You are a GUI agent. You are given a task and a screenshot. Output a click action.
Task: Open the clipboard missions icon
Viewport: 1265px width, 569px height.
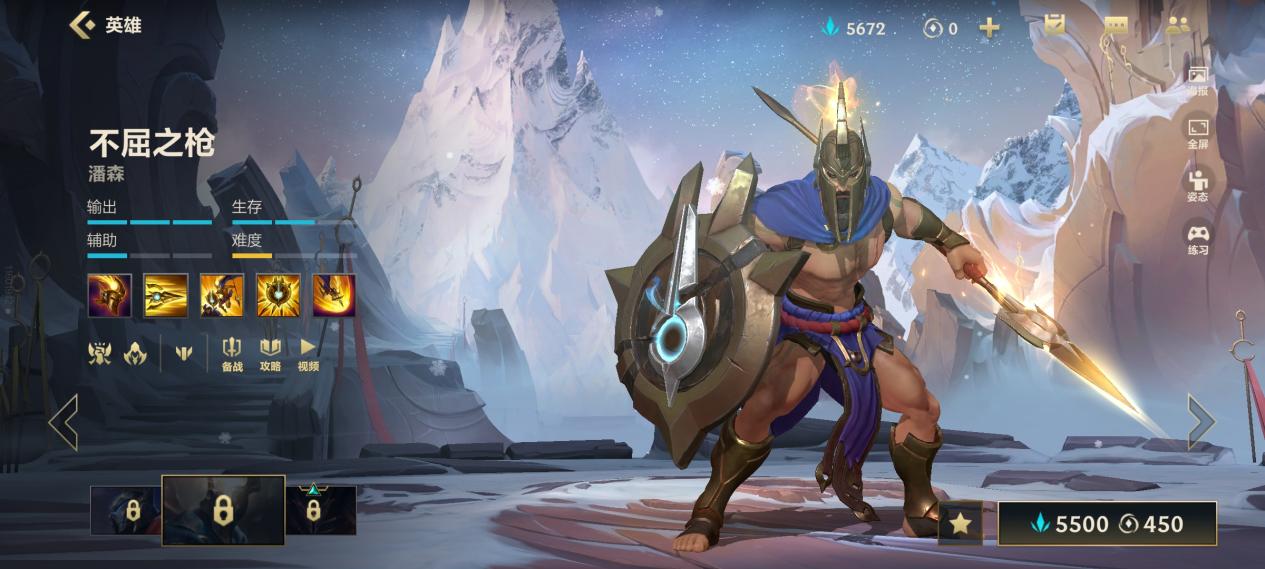click(x=1054, y=25)
